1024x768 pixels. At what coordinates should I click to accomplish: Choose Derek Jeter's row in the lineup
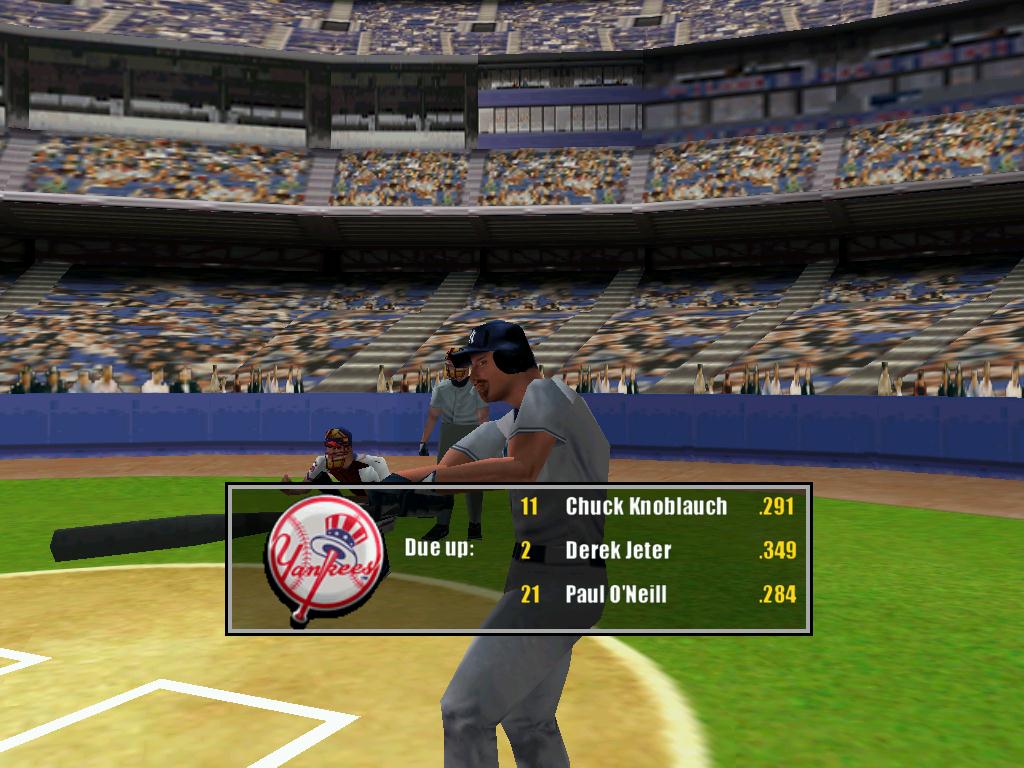[x=618, y=550]
